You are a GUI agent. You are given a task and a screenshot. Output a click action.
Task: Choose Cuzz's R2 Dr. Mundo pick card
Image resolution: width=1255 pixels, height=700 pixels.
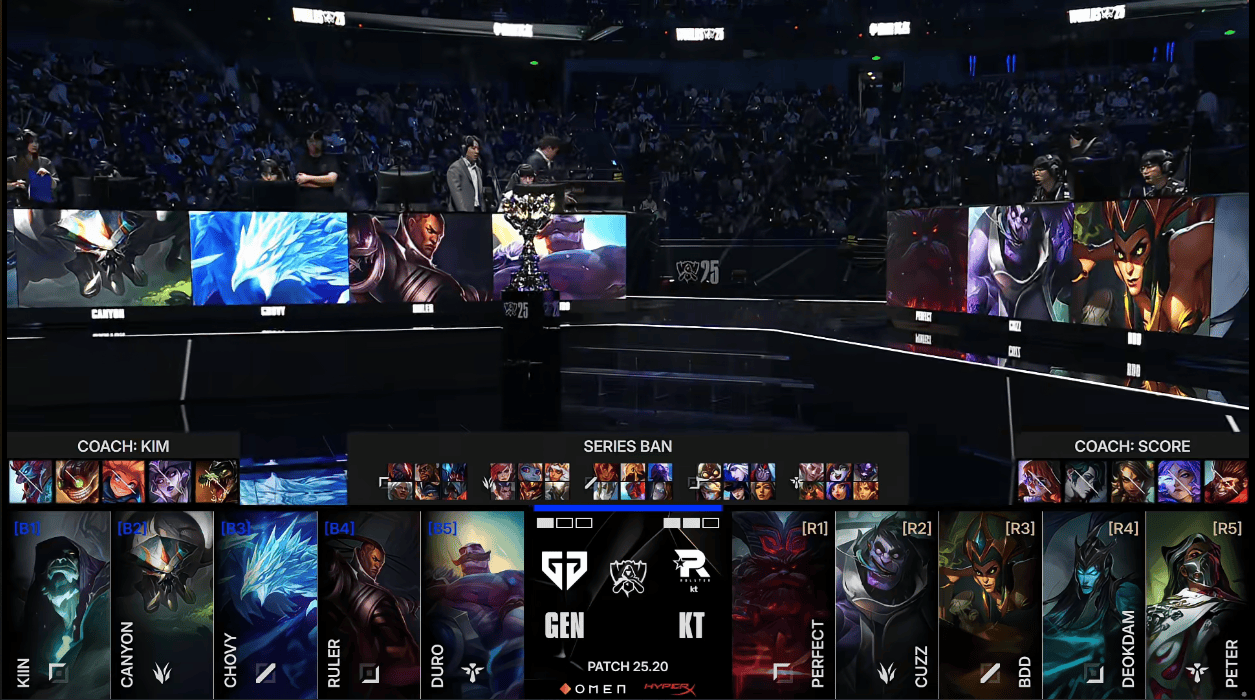(x=886, y=603)
